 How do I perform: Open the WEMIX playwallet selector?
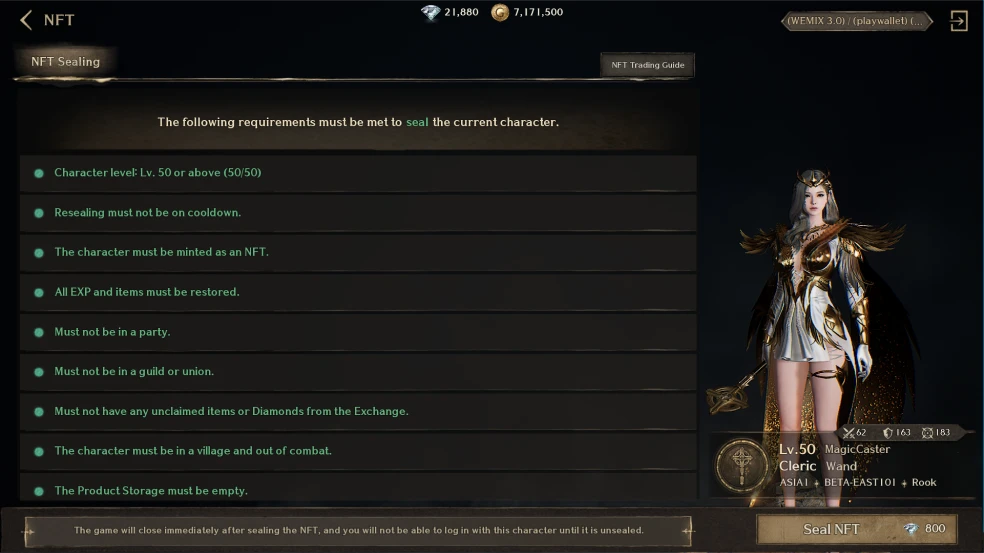856,21
